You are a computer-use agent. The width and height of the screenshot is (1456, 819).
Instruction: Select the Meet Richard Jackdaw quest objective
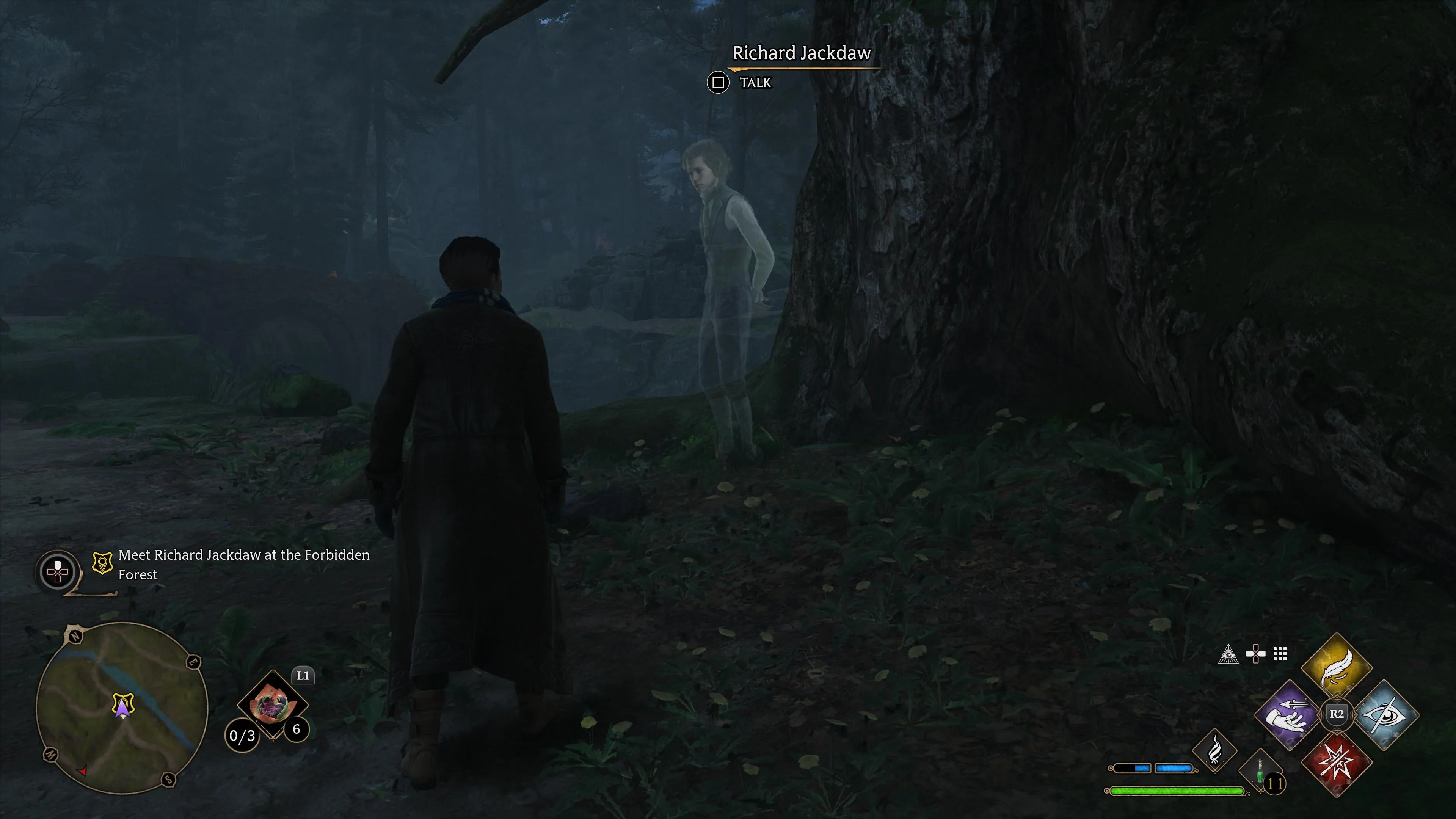click(243, 564)
